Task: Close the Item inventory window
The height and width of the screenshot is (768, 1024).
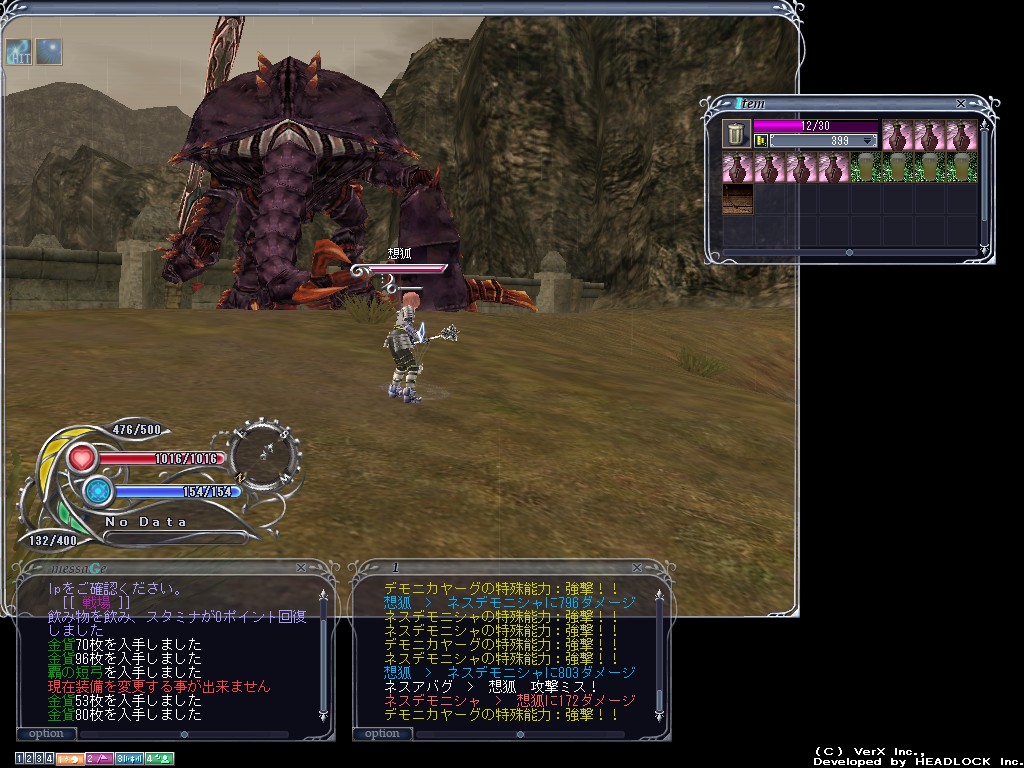Action: pyautogui.click(x=961, y=103)
